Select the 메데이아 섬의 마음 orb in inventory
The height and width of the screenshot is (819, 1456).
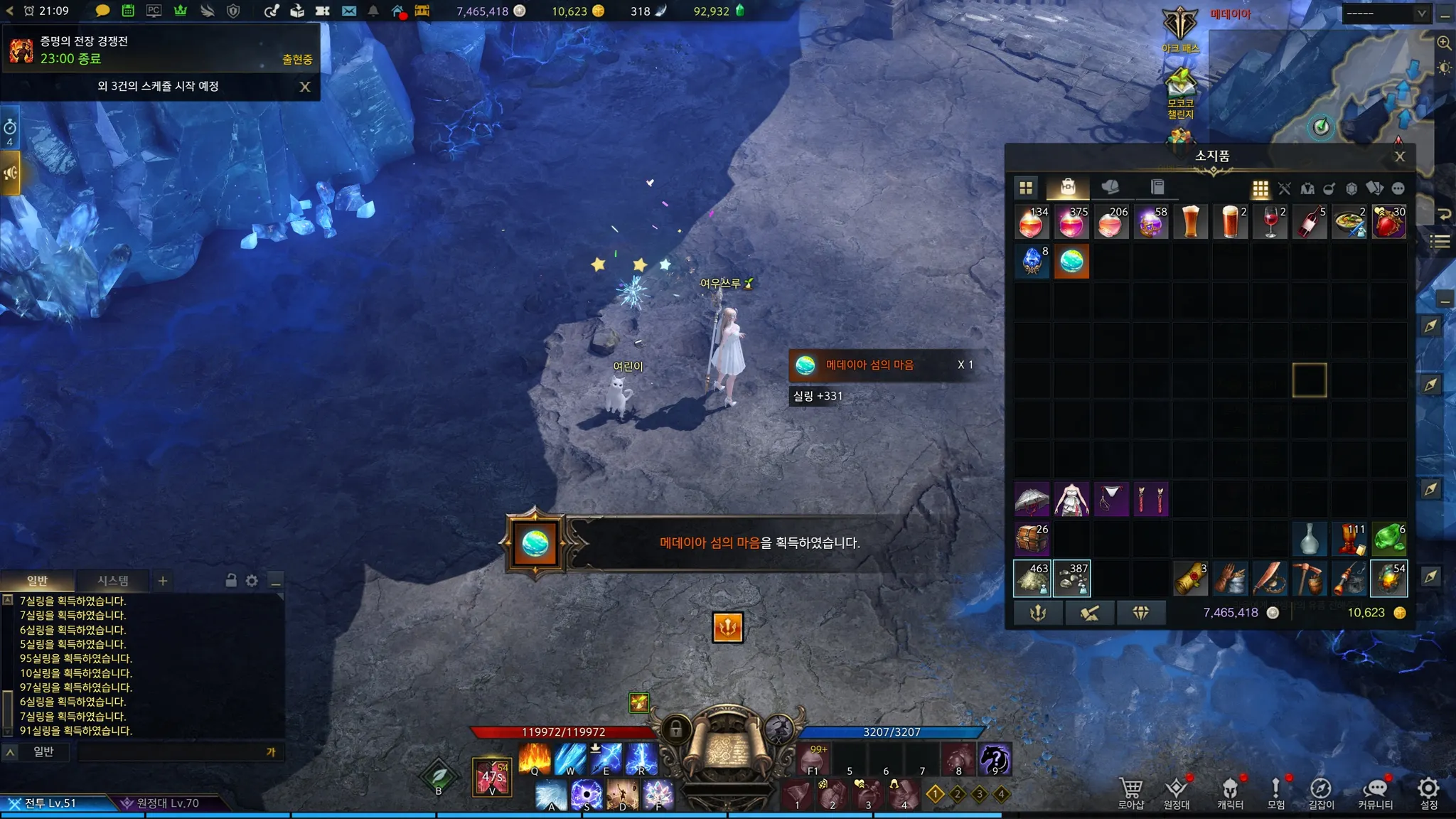click(1071, 262)
